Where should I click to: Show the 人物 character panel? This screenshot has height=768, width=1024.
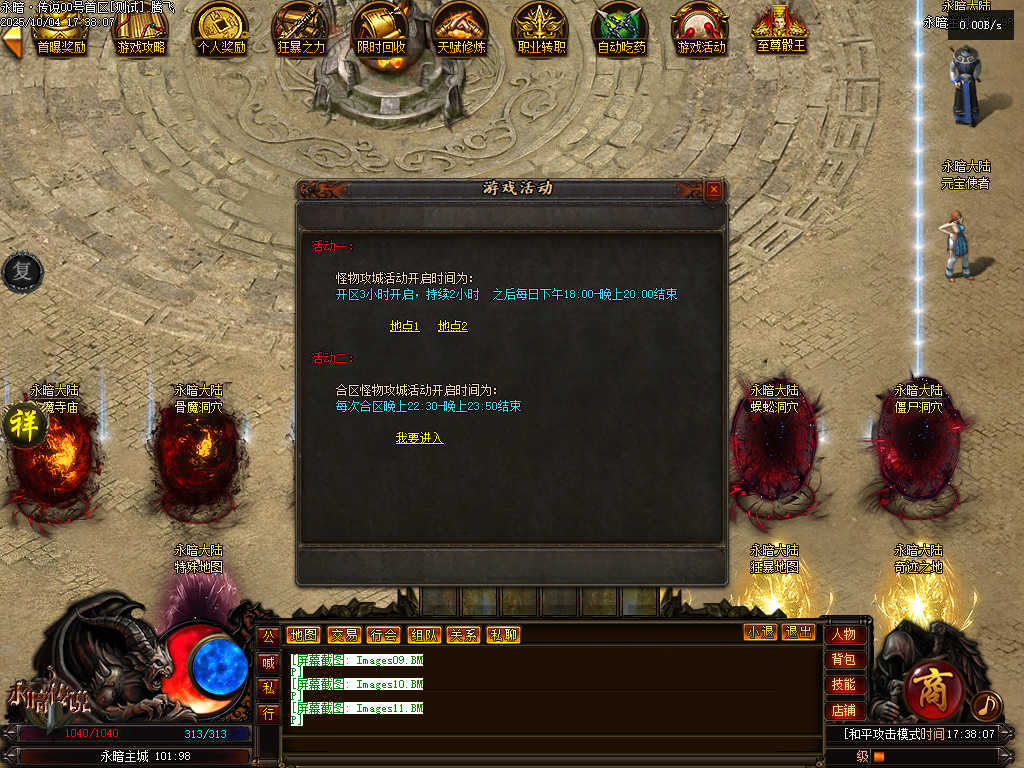[x=843, y=634]
